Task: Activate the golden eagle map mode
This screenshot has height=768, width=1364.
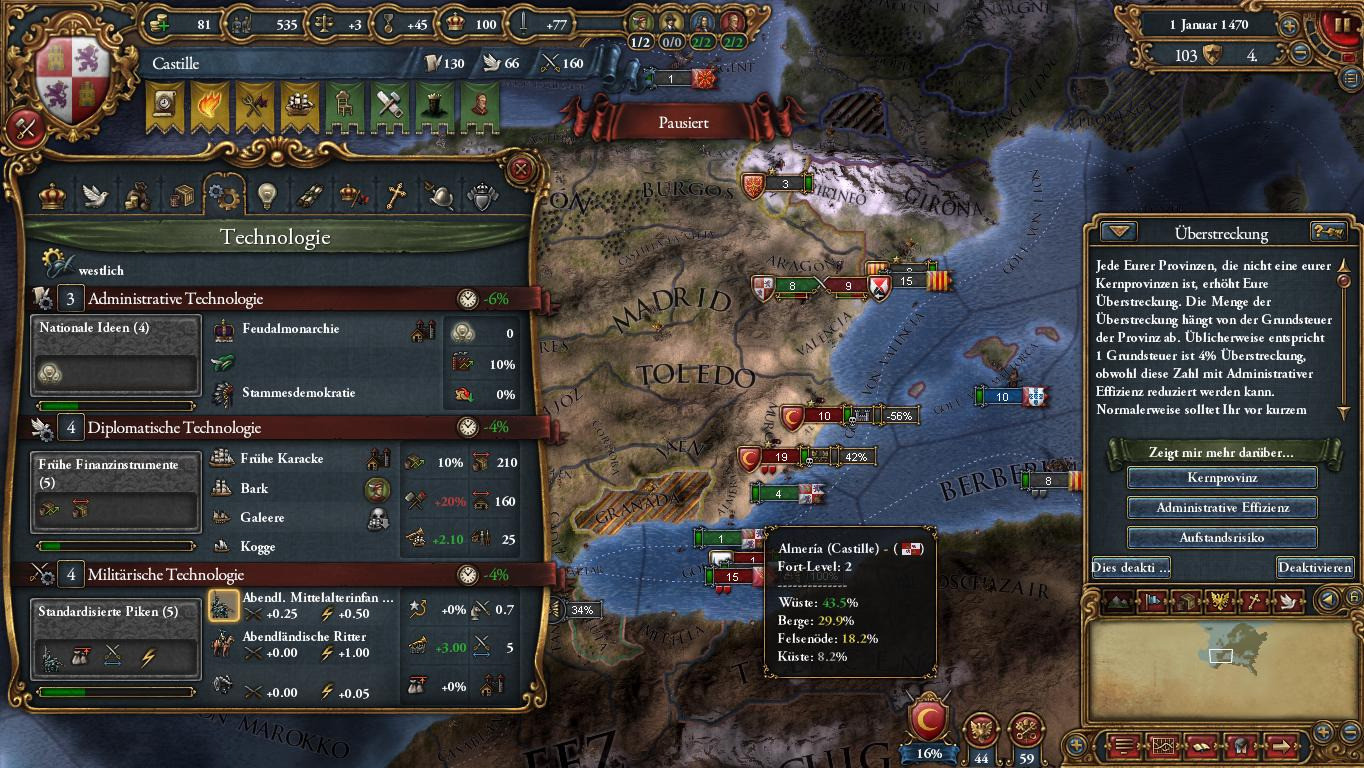Action: click(1218, 601)
